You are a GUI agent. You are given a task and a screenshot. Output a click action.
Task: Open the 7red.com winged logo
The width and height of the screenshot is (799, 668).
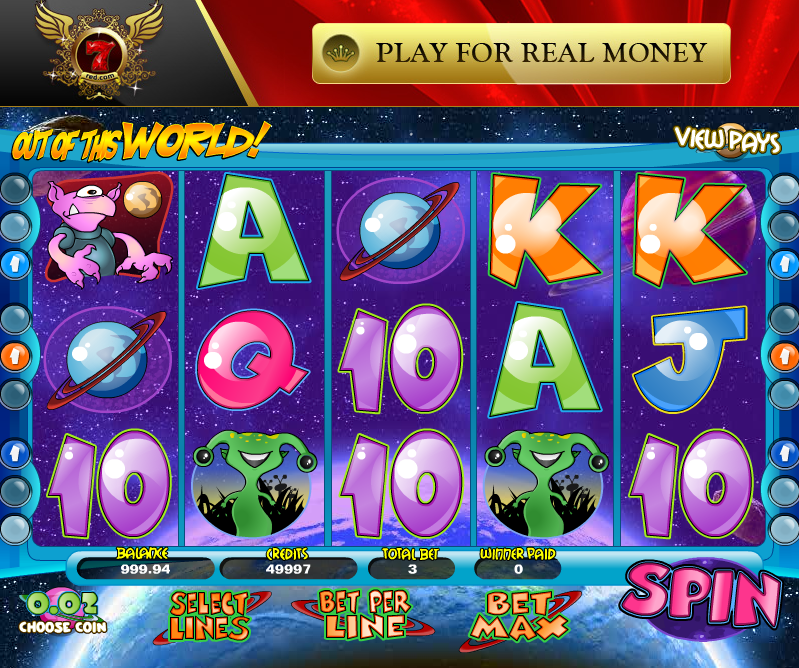click(x=97, y=50)
